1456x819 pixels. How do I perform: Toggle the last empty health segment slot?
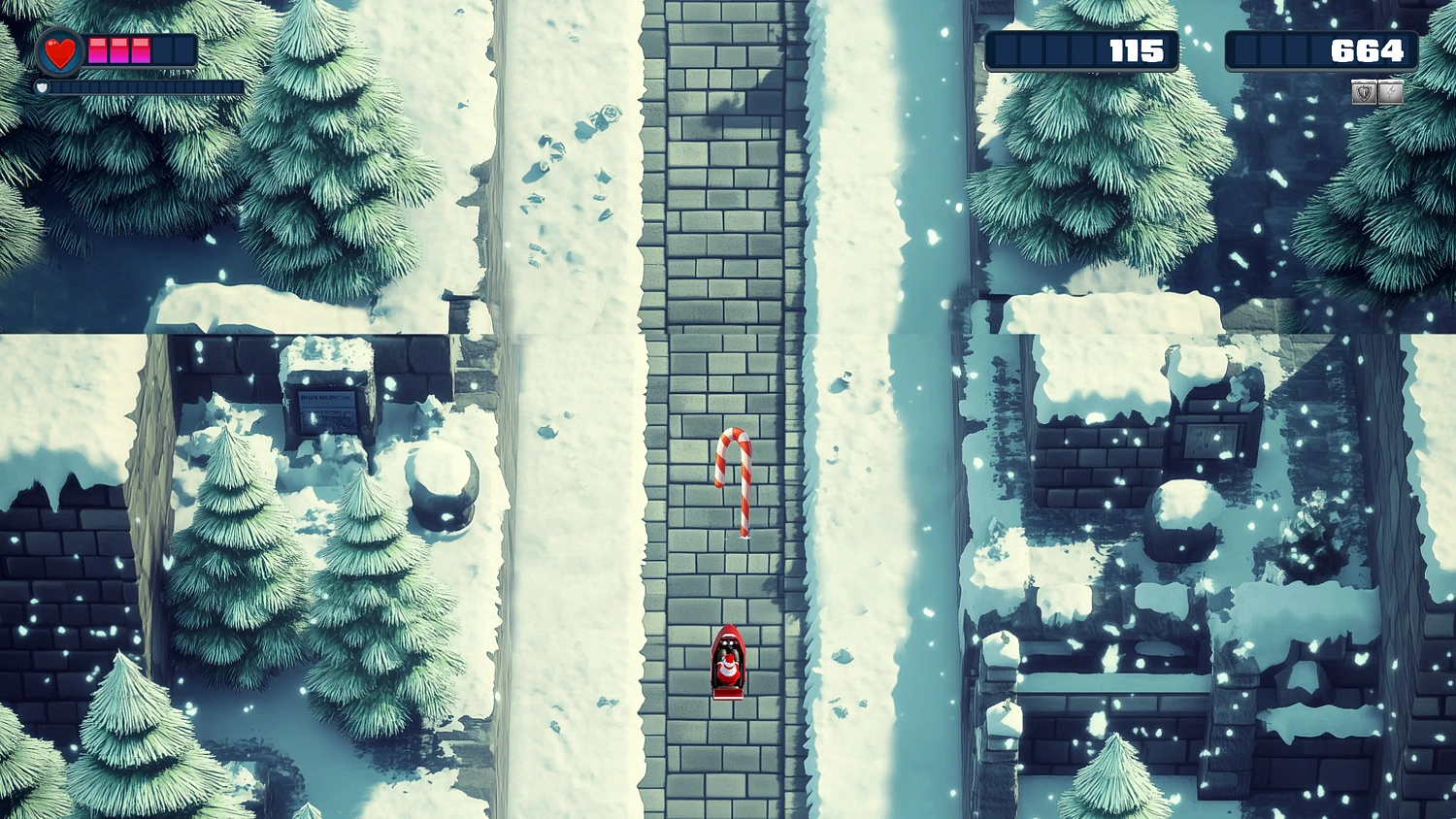click(x=184, y=51)
